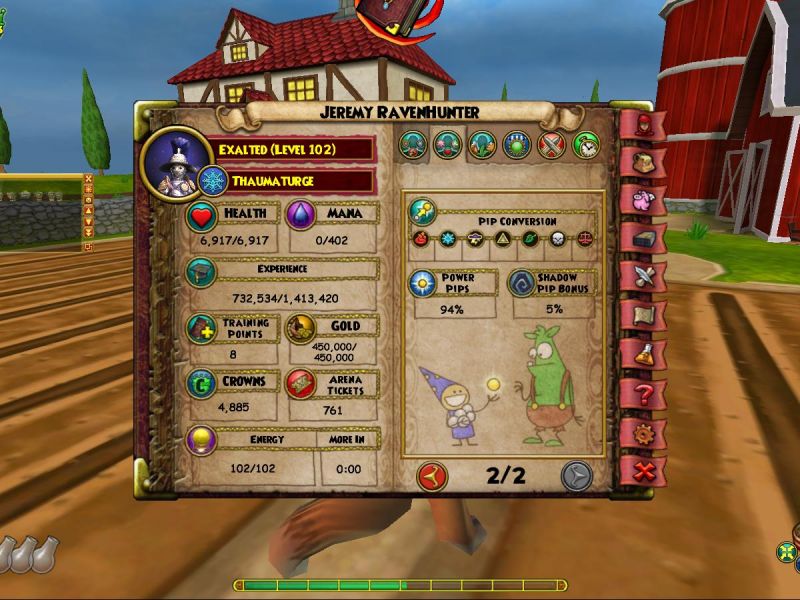The height and width of the screenshot is (600, 800).
Task: Select the Power Pips icon
Action: click(423, 284)
